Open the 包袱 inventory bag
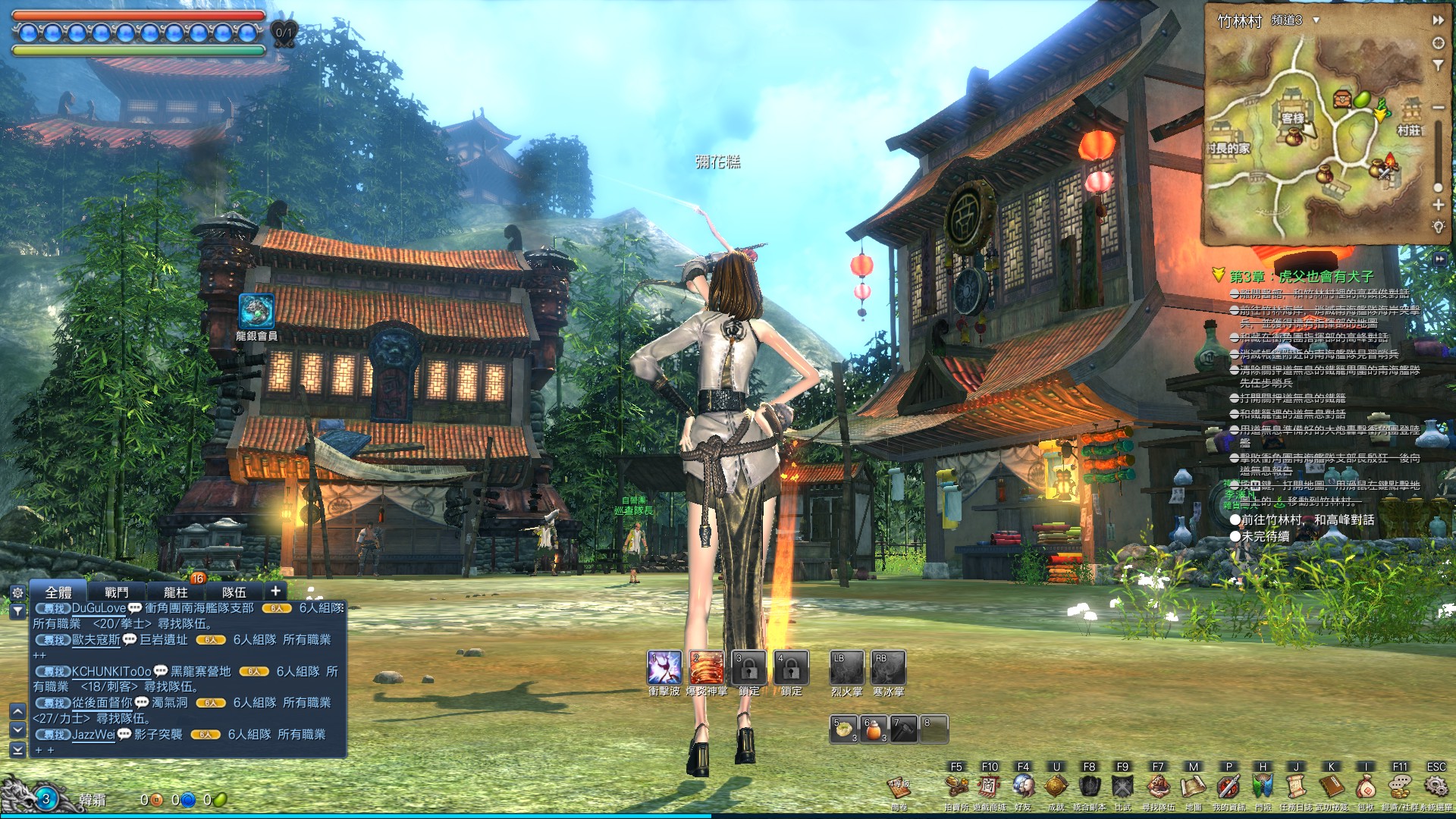The height and width of the screenshot is (819, 1456). coord(1365,786)
